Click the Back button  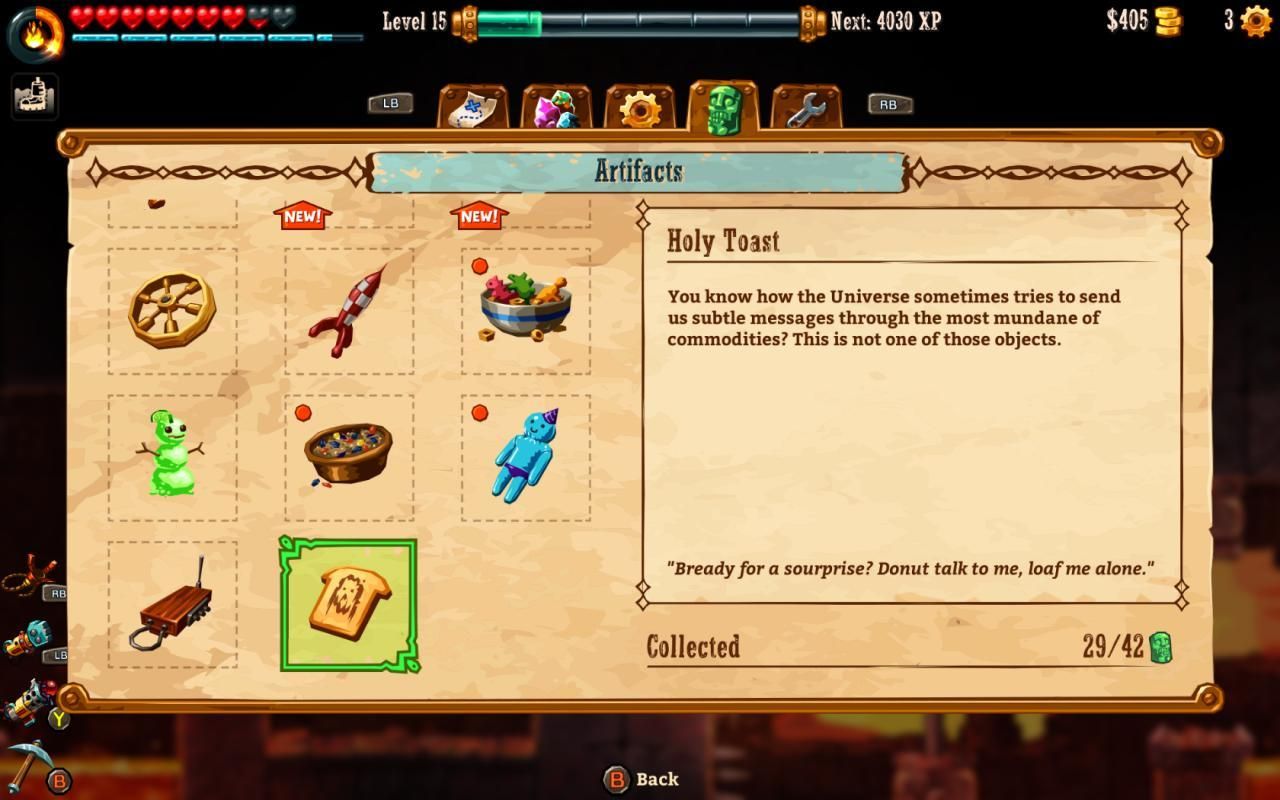coord(642,779)
